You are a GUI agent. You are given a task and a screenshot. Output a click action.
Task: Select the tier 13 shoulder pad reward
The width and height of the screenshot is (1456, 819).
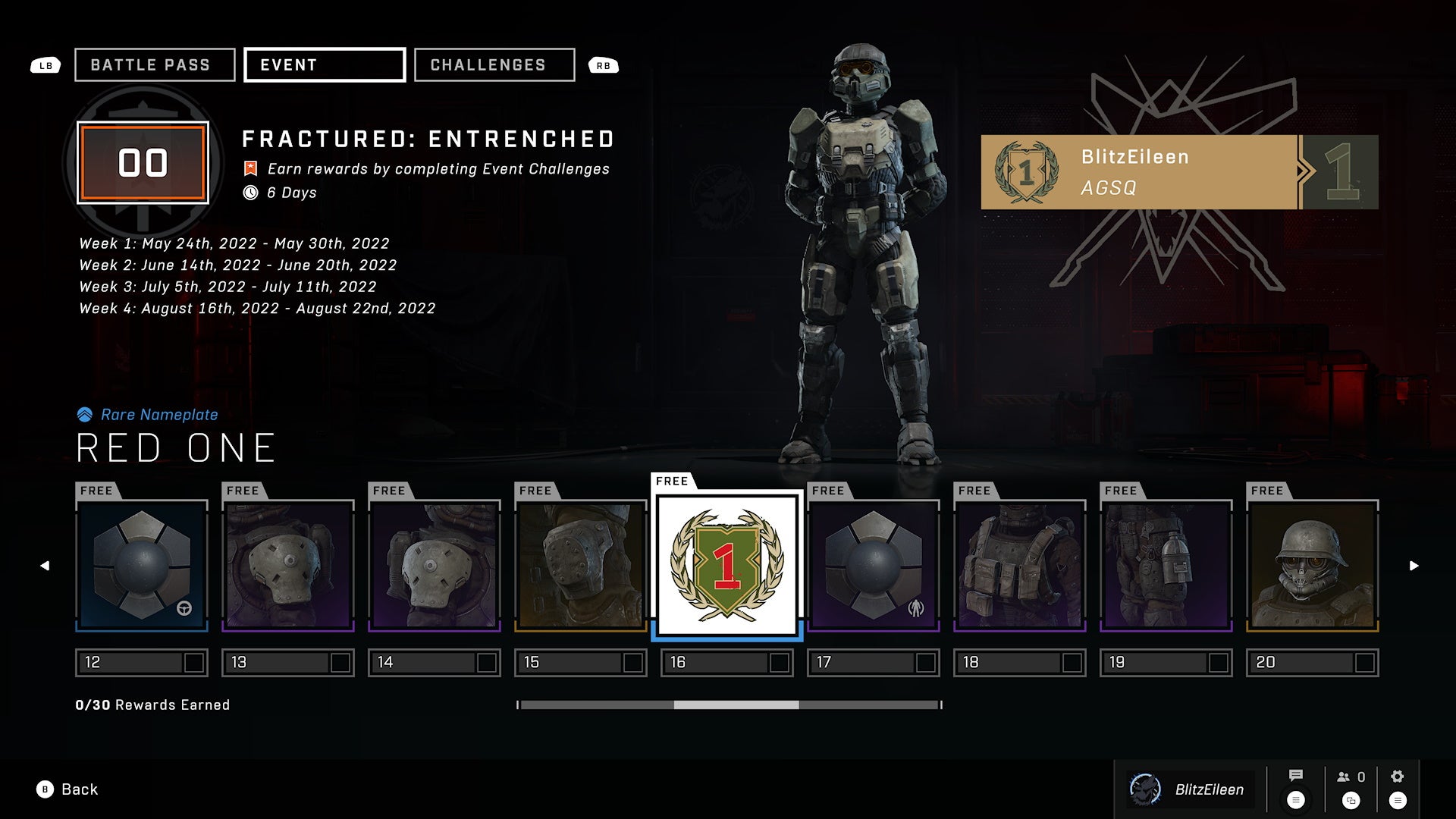(x=288, y=566)
